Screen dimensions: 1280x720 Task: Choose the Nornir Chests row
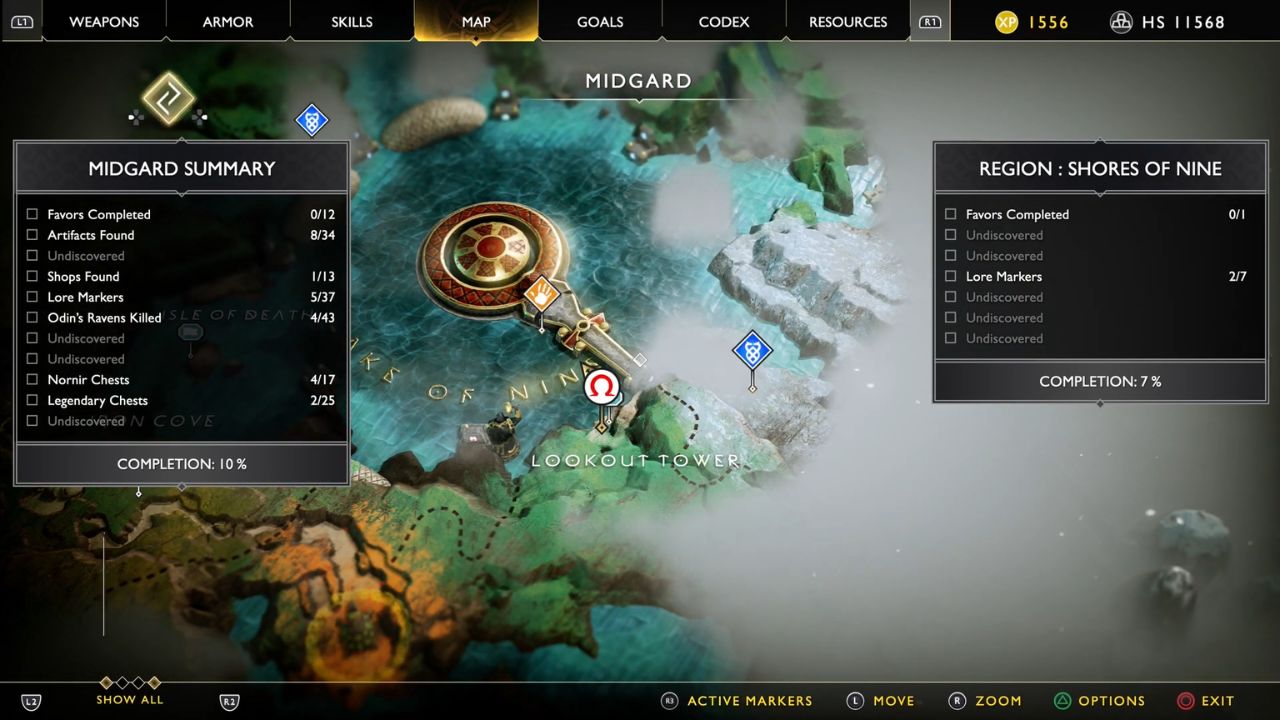(x=88, y=380)
